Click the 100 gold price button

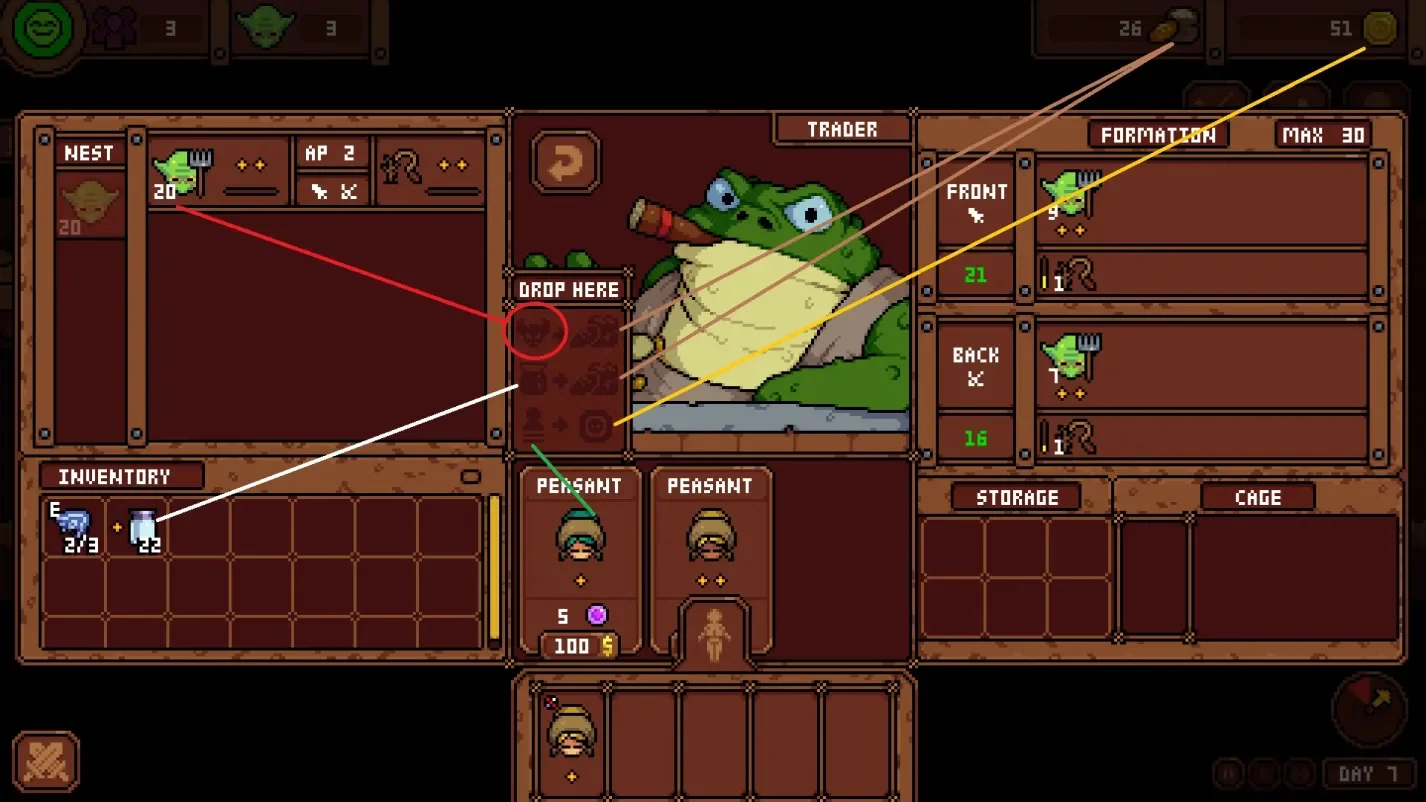point(579,646)
